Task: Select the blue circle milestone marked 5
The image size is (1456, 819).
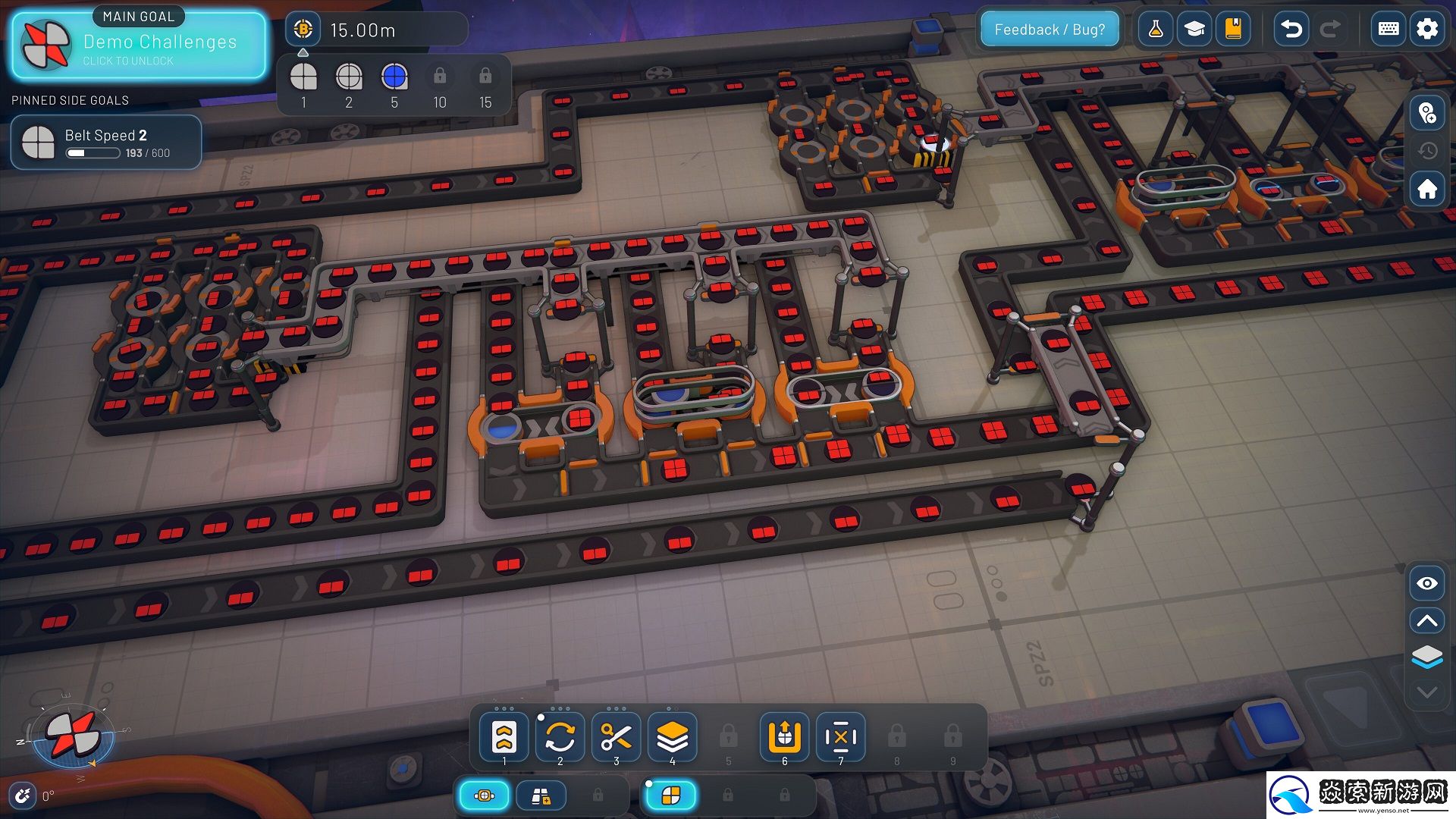Action: [x=394, y=77]
